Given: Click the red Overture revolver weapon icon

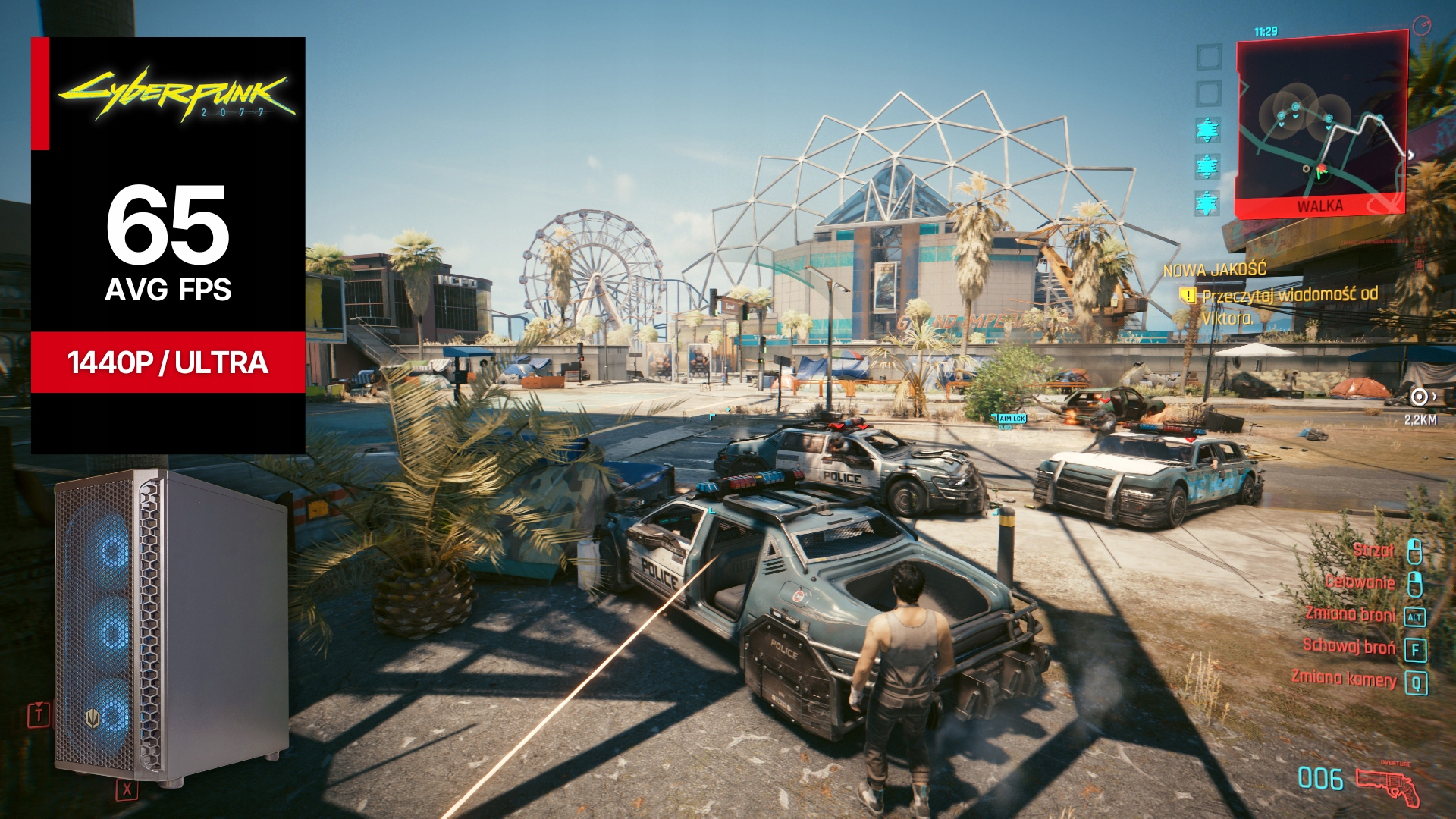Looking at the screenshot, I should click(x=1388, y=786).
